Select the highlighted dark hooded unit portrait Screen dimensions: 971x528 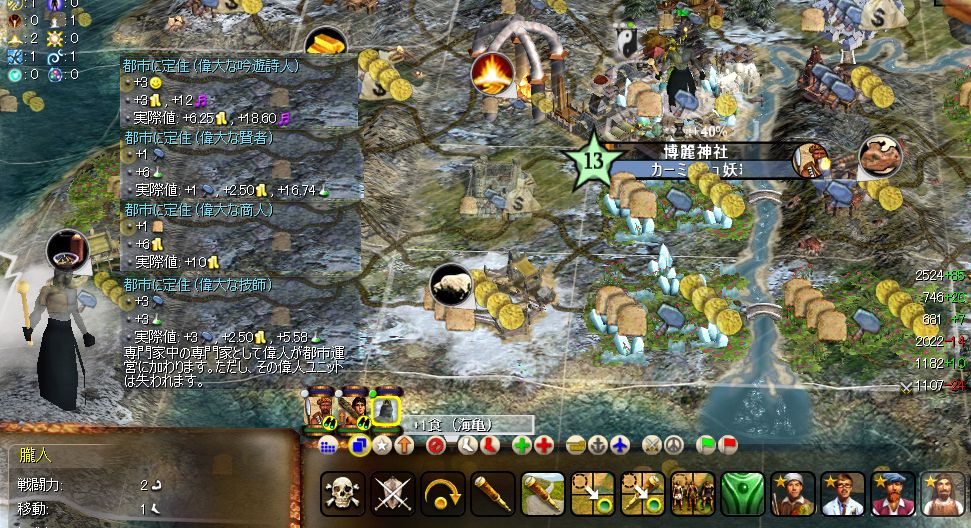[385, 409]
